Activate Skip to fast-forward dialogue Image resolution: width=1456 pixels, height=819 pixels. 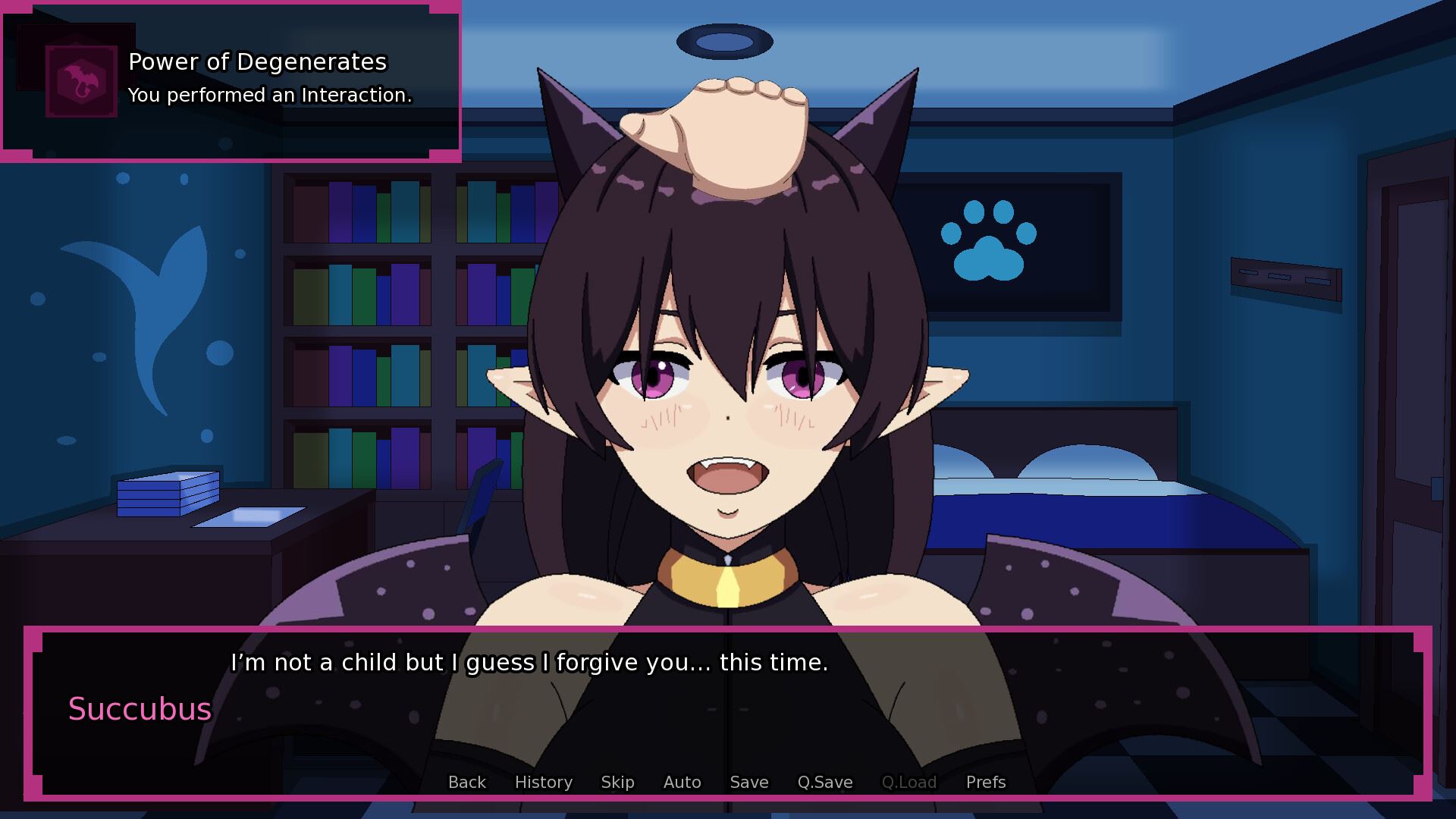click(617, 782)
